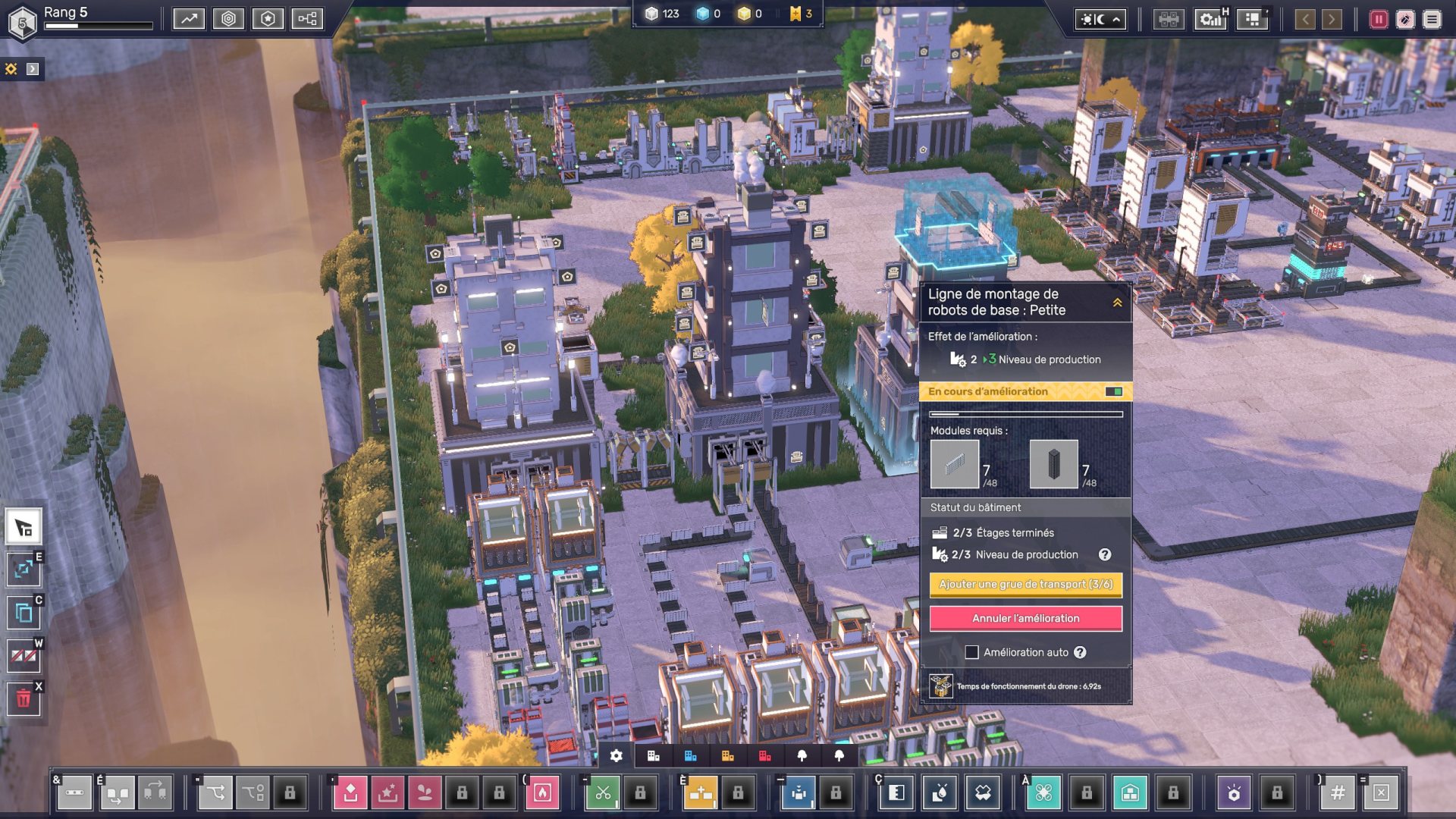Switch to the gear toolbar category tab
This screenshot has width=1456, height=819.
pyautogui.click(x=617, y=756)
